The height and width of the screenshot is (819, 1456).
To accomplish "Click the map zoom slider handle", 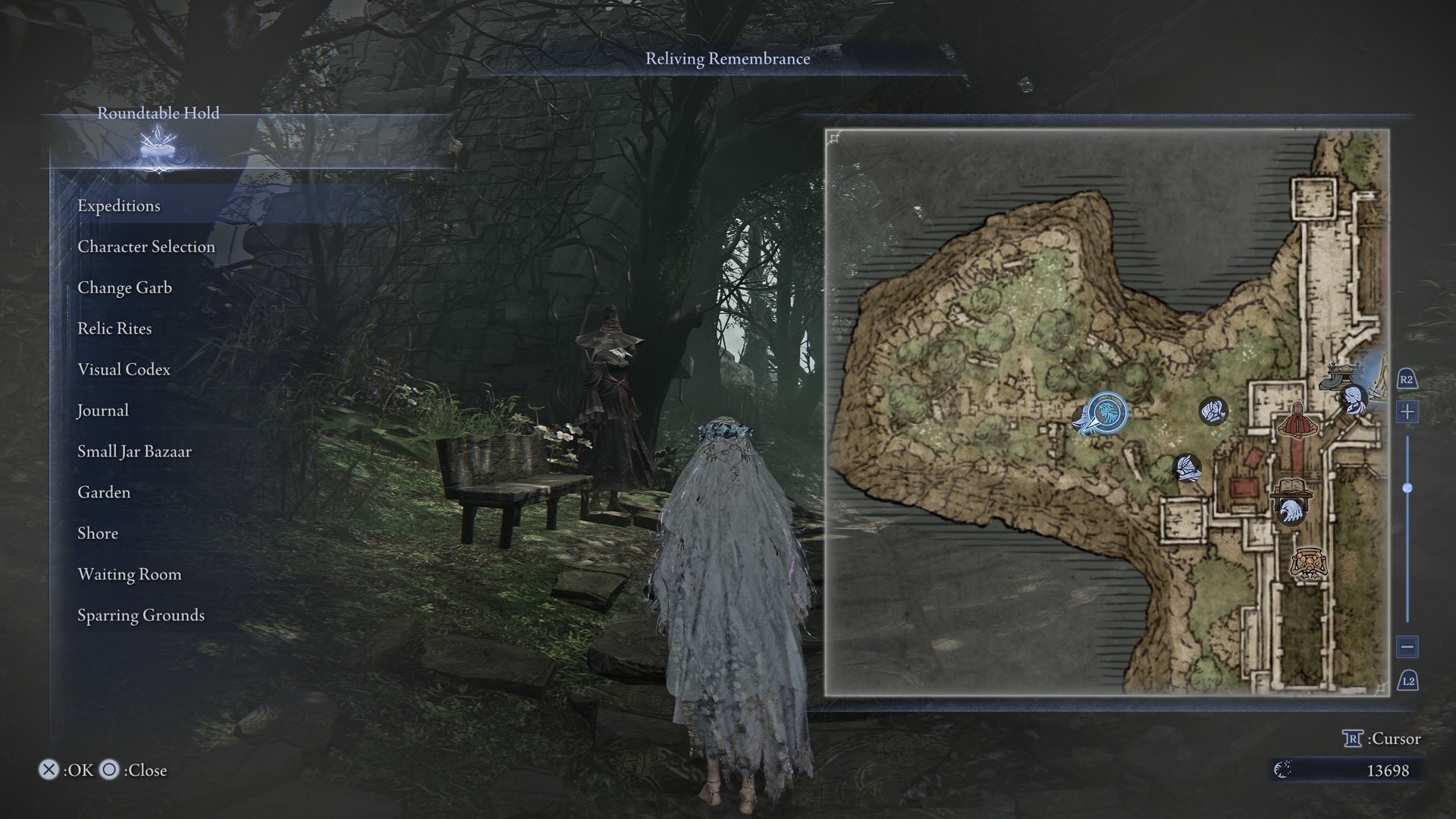I will coord(1407,488).
